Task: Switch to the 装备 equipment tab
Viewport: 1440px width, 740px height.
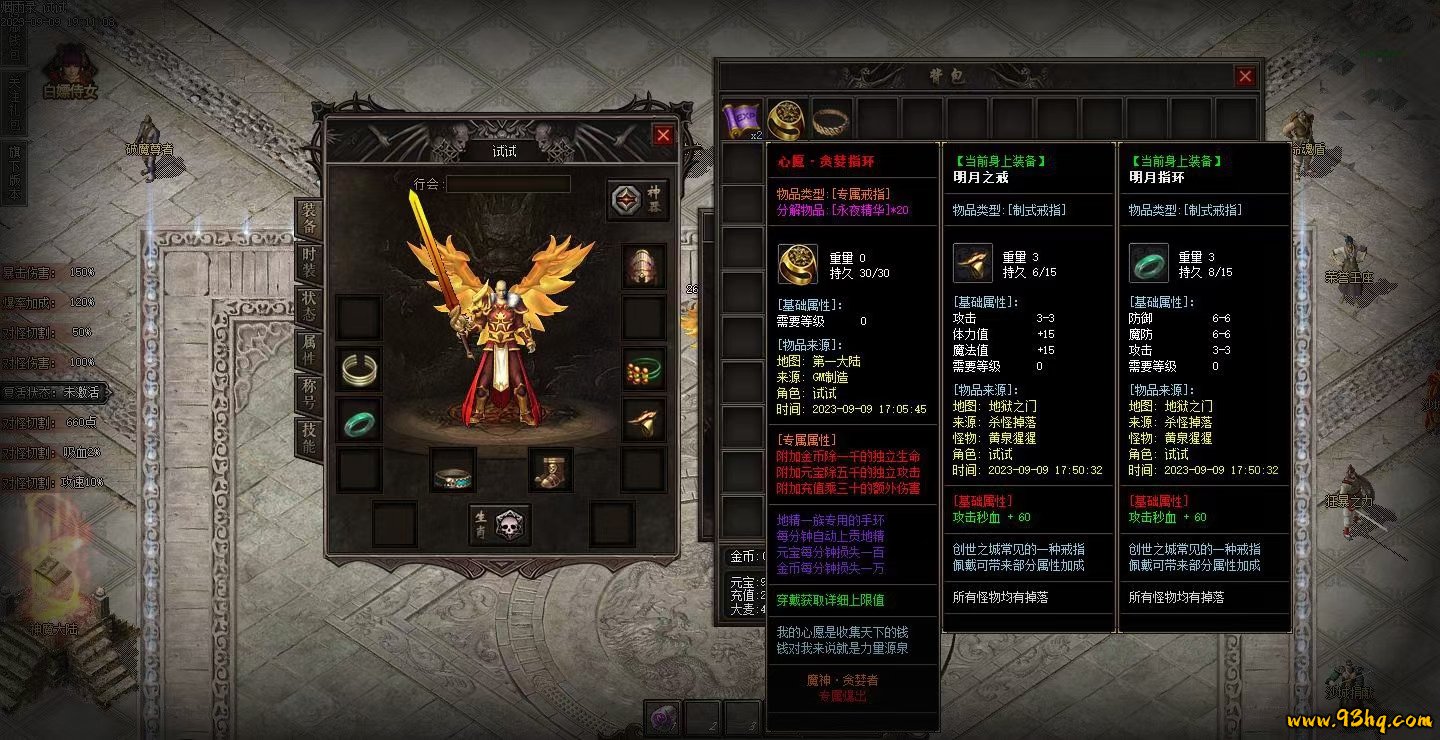Action: tap(309, 218)
